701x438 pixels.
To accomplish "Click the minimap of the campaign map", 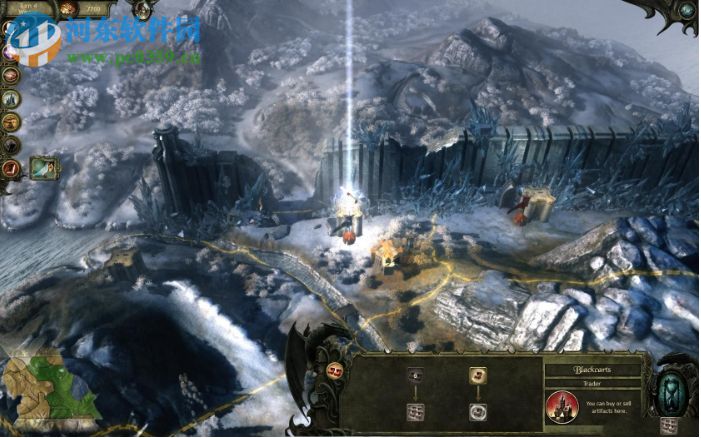I will 48,388.
